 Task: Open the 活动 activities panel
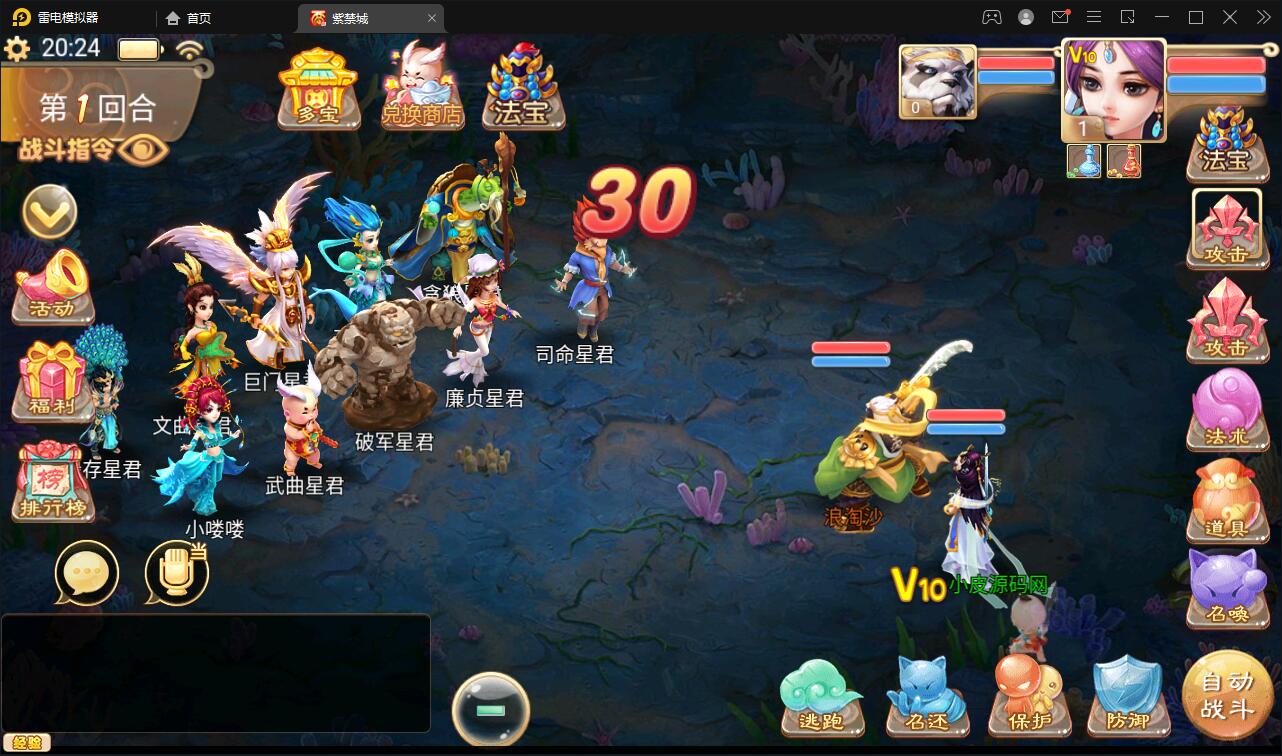coord(48,290)
